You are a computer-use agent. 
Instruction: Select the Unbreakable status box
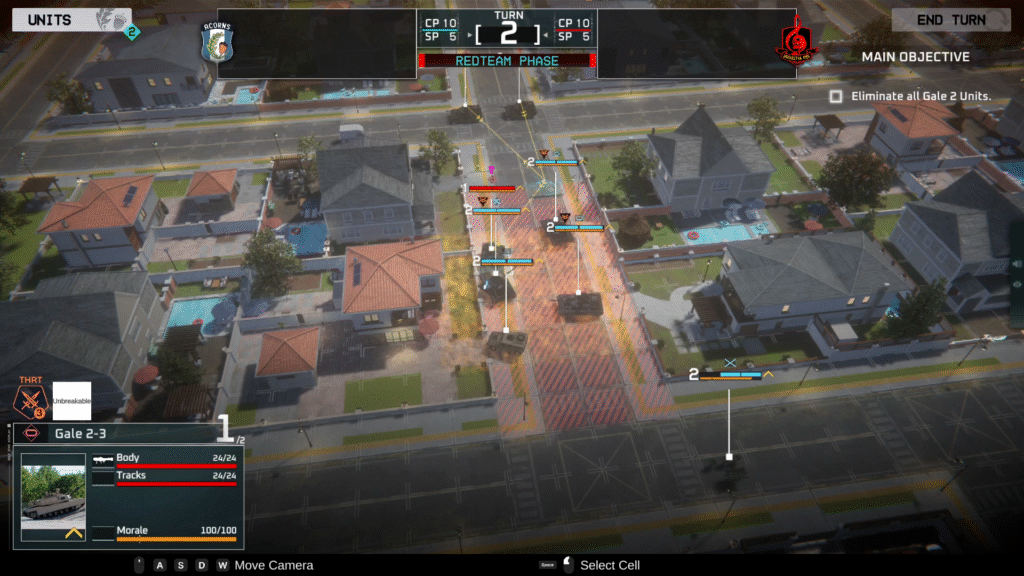pos(72,400)
